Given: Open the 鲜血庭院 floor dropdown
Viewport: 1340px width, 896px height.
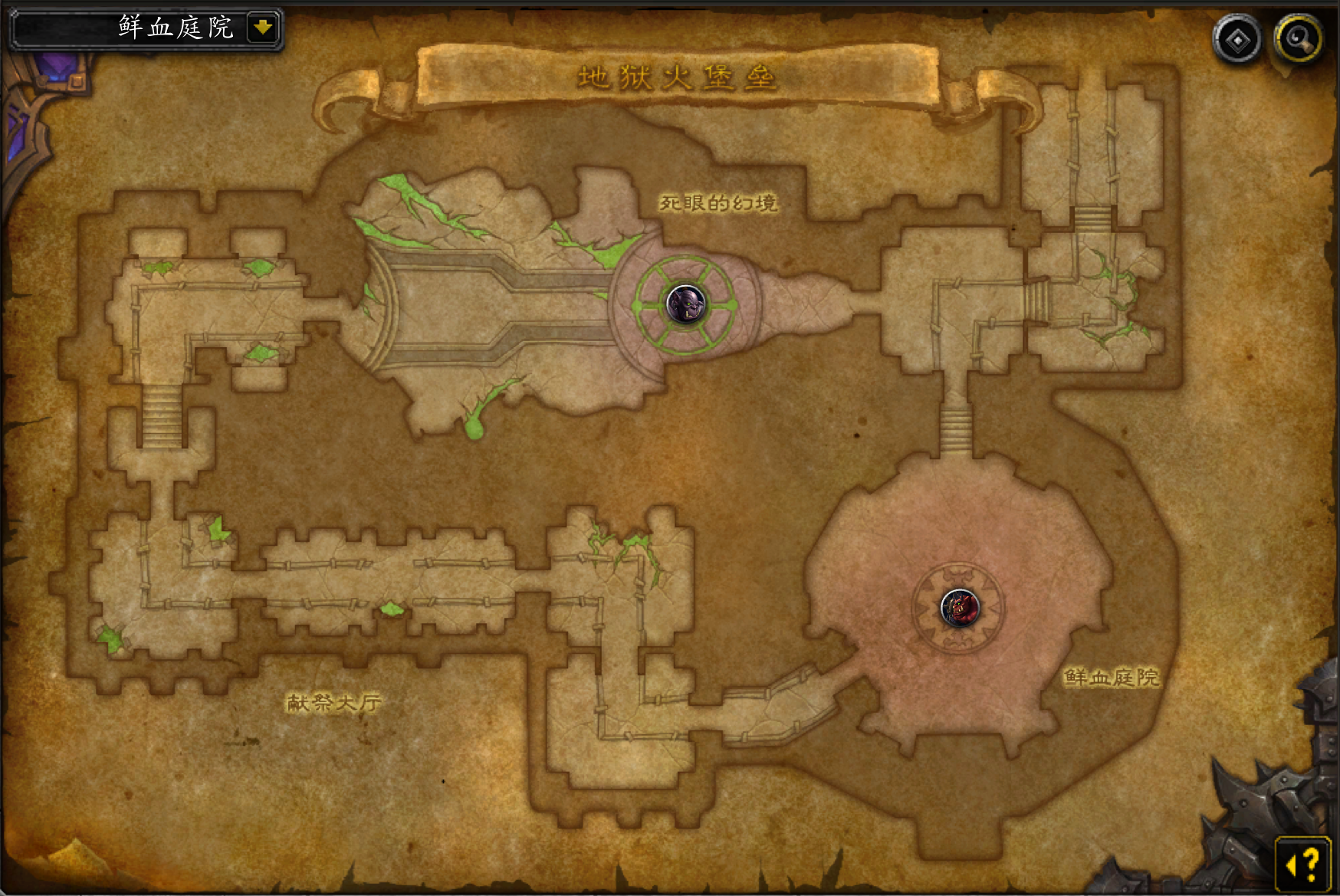Looking at the screenshot, I should [263, 28].
